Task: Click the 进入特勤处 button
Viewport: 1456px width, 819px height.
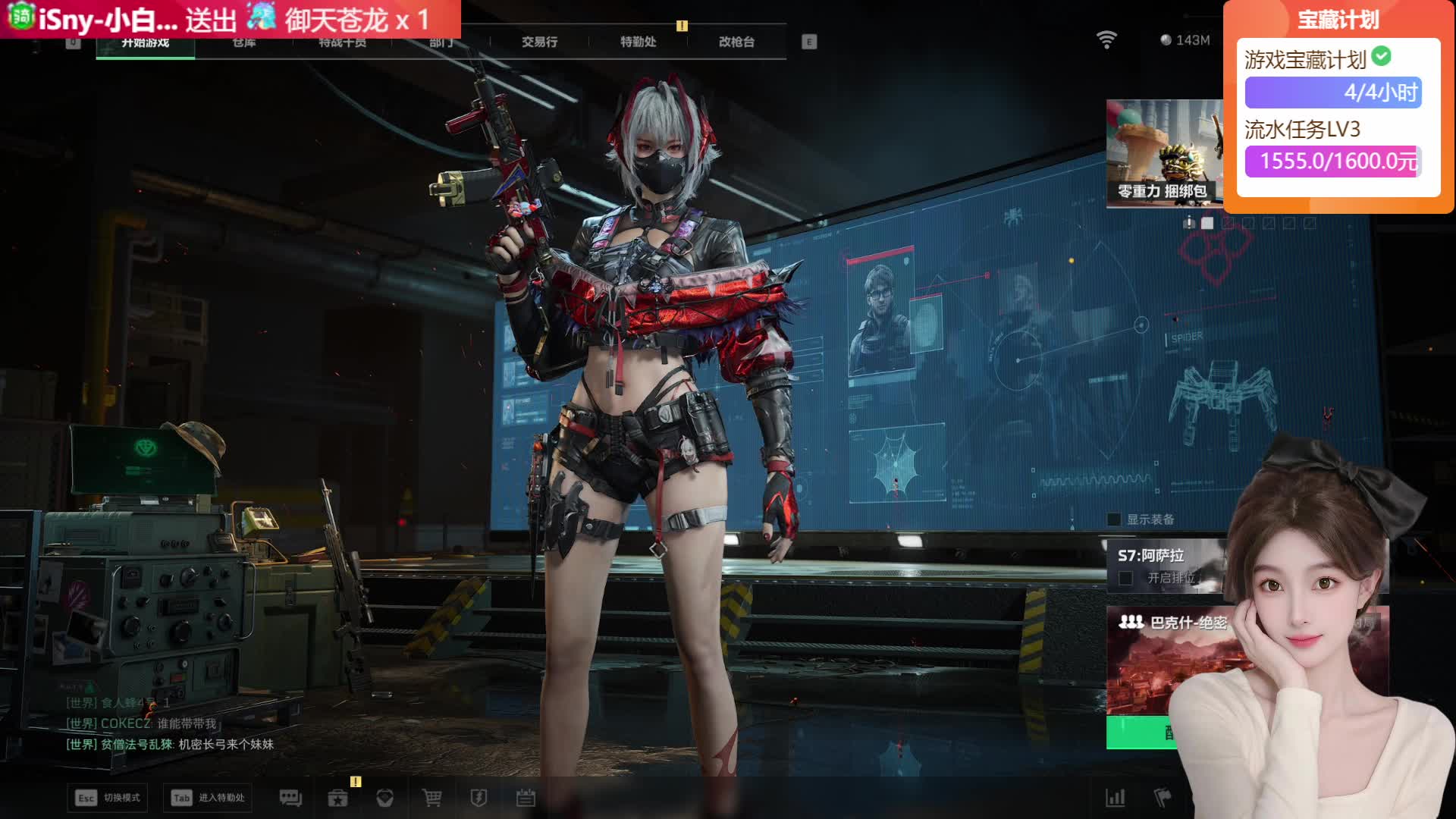Action: point(208,798)
